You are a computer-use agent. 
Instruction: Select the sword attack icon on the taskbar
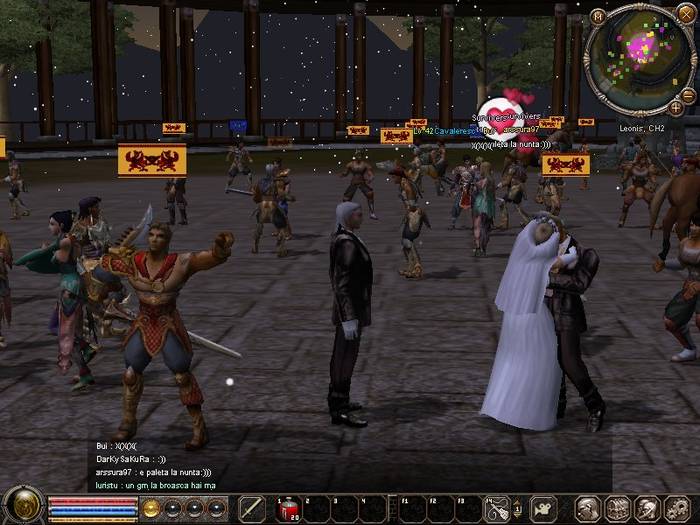(x=251, y=508)
